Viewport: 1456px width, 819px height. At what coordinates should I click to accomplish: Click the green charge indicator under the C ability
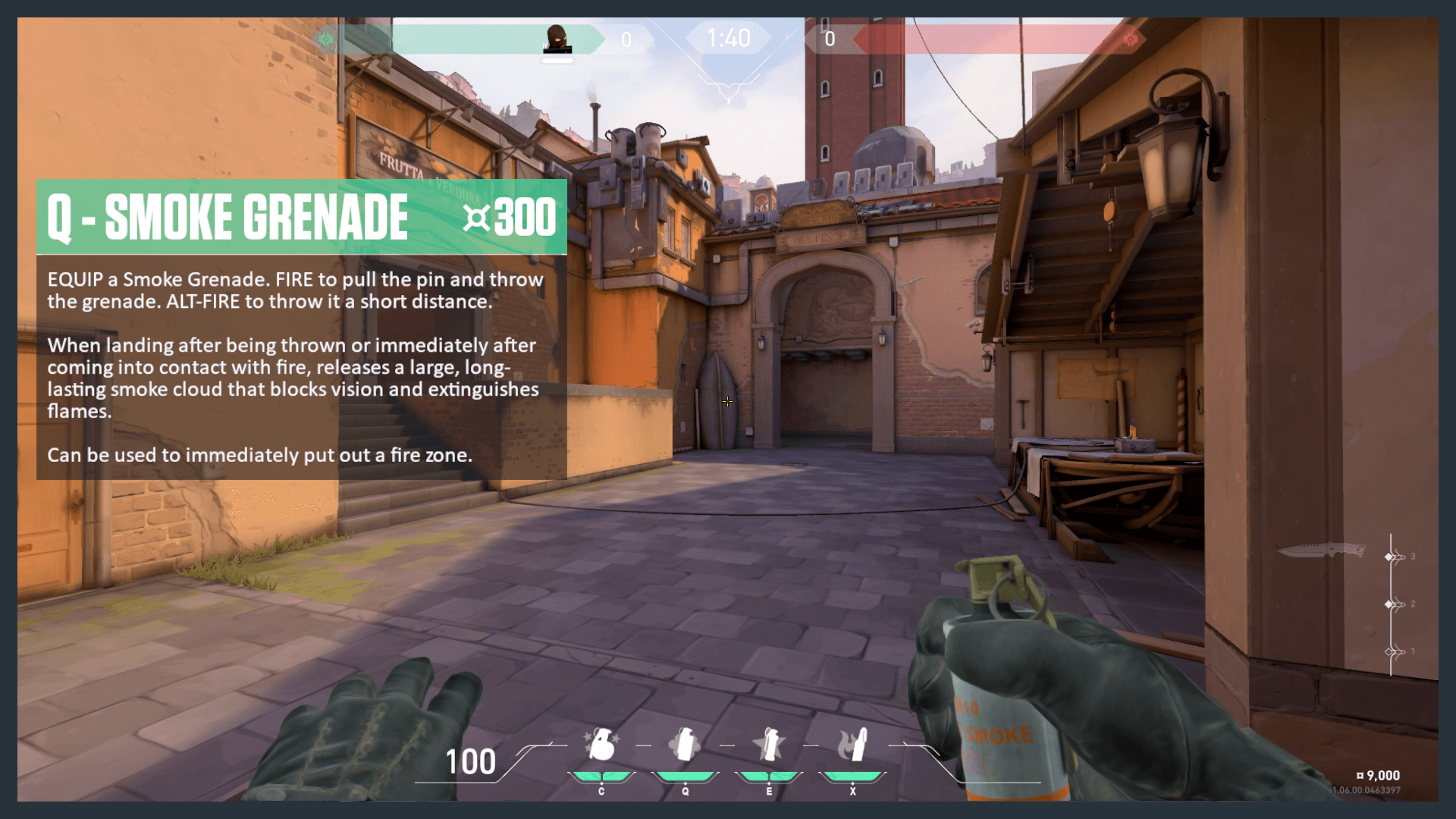coord(601,775)
